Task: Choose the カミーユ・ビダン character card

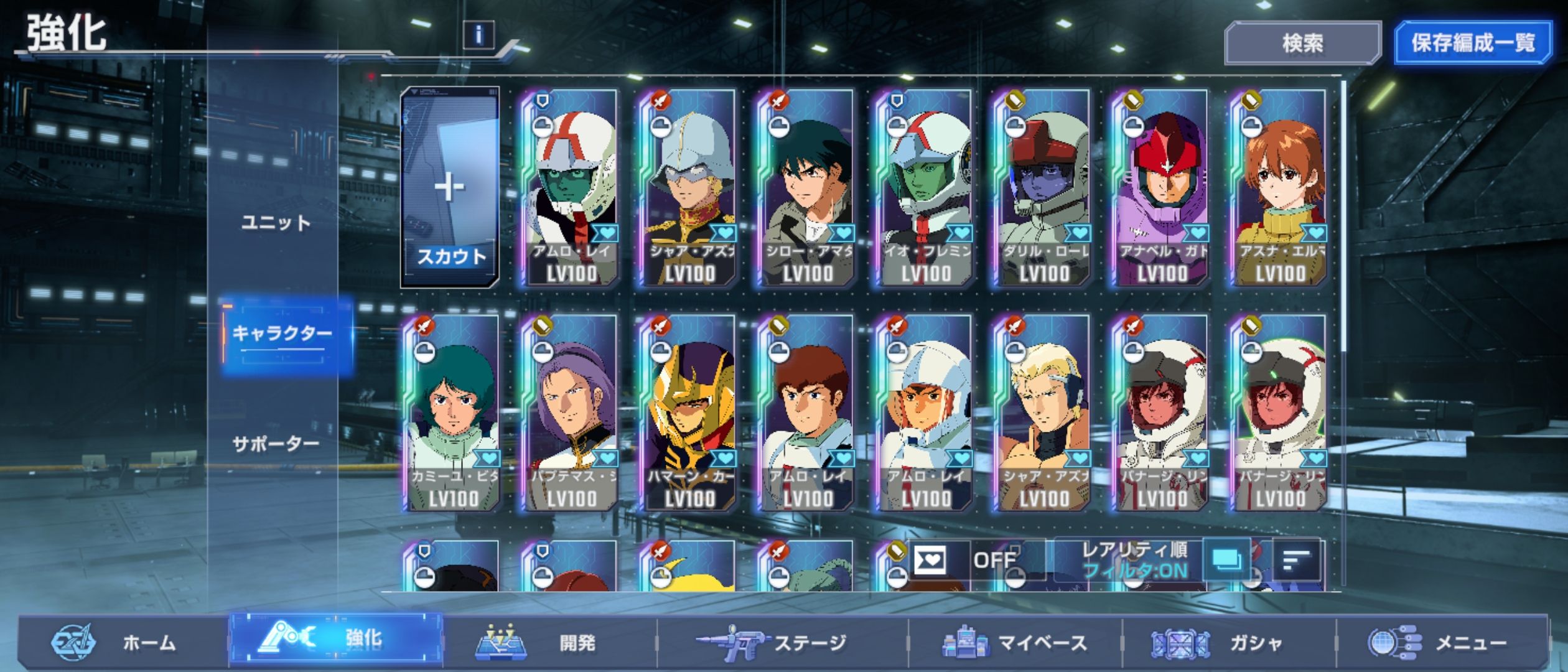Action: point(452,413)
